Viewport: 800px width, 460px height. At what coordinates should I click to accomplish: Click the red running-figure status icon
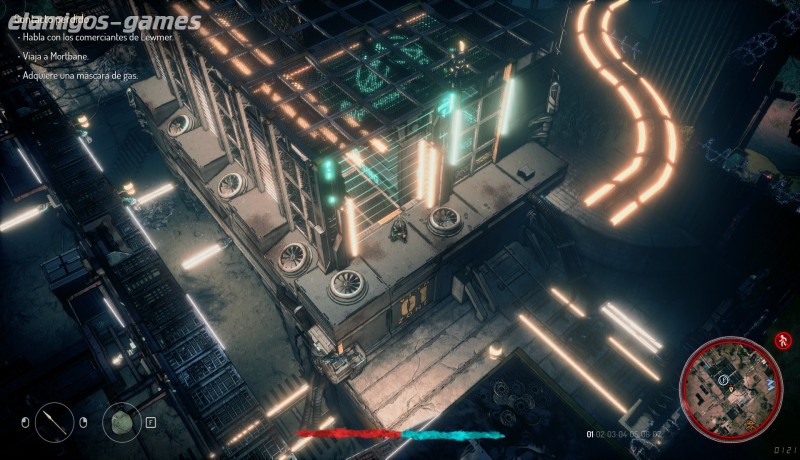(x=781, y=340)
